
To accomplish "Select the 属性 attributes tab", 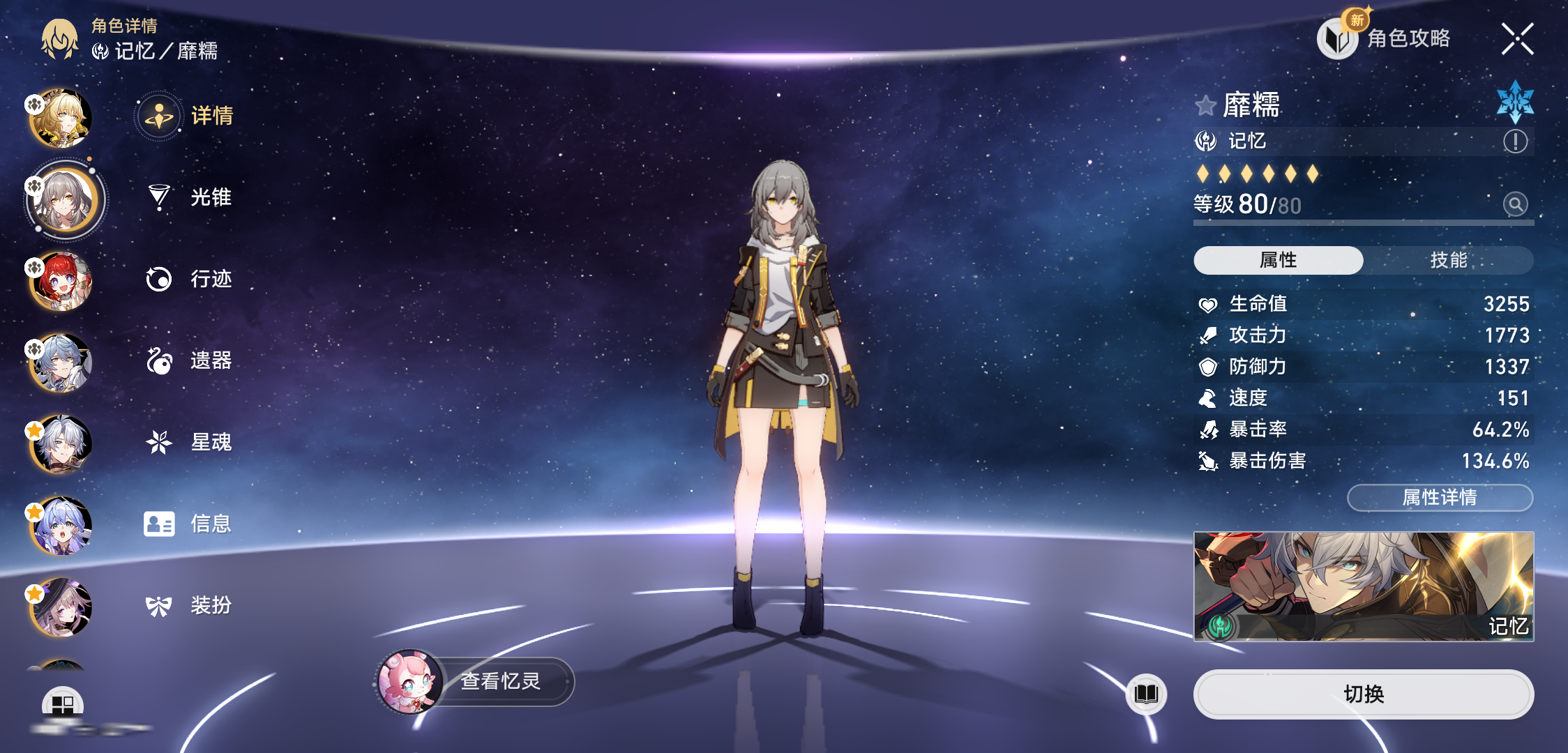I will click(1278, 260).
